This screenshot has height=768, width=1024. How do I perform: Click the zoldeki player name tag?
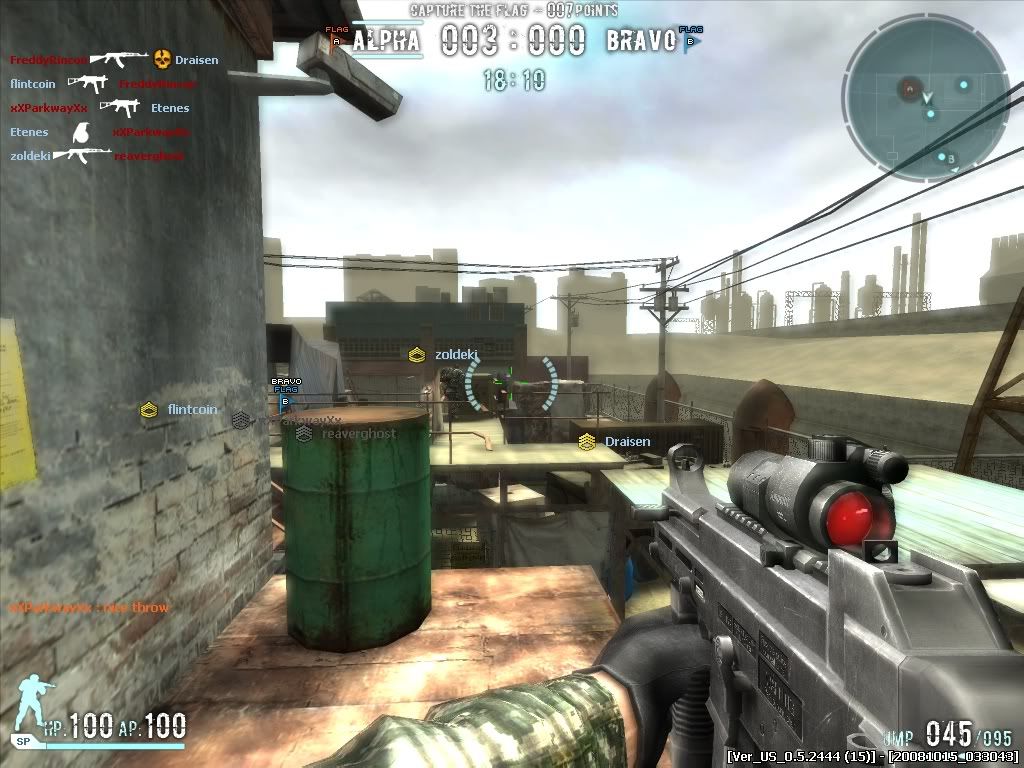click(457, 355)
